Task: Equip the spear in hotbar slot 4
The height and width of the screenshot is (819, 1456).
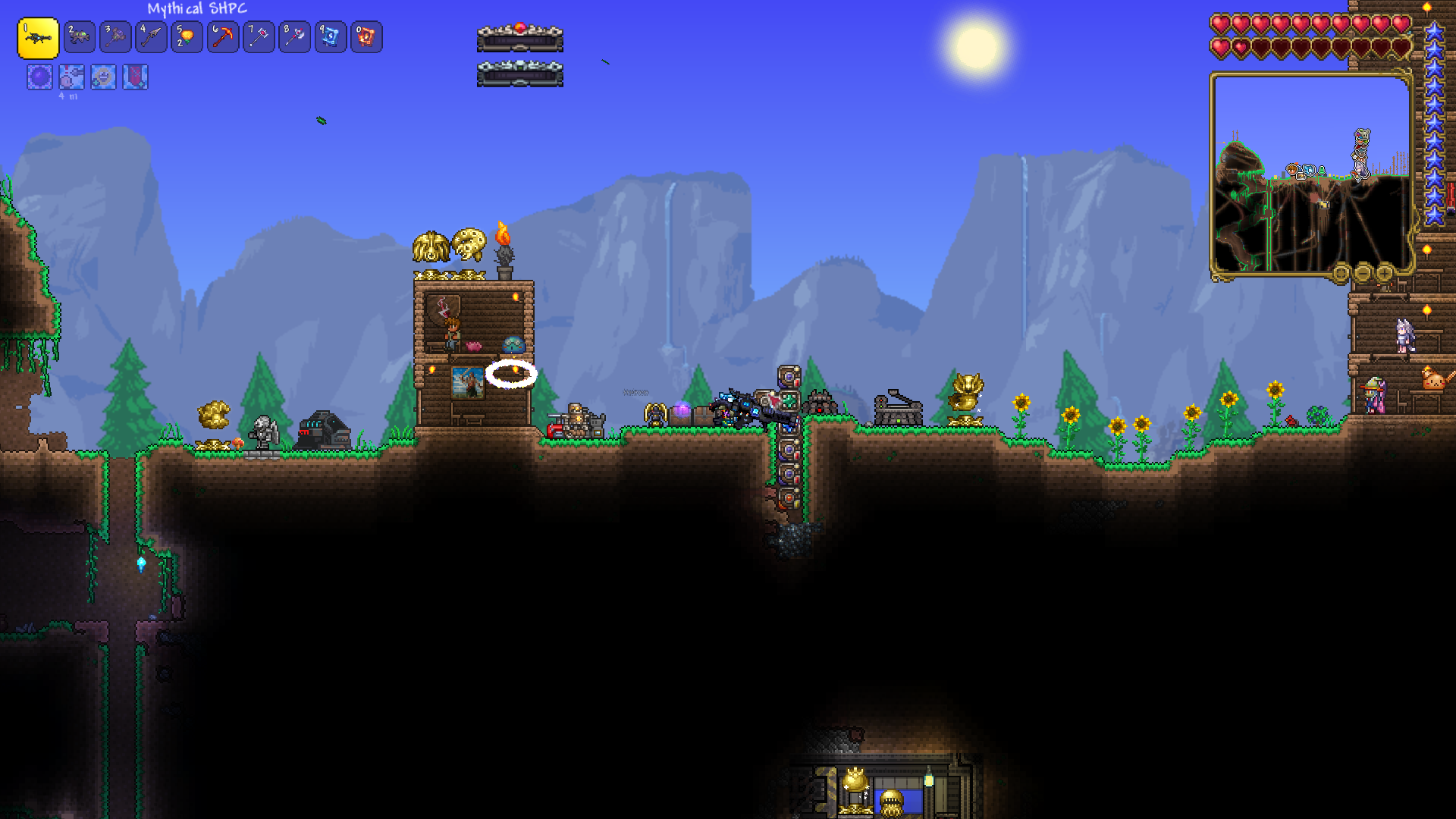Action: point(151,36)
